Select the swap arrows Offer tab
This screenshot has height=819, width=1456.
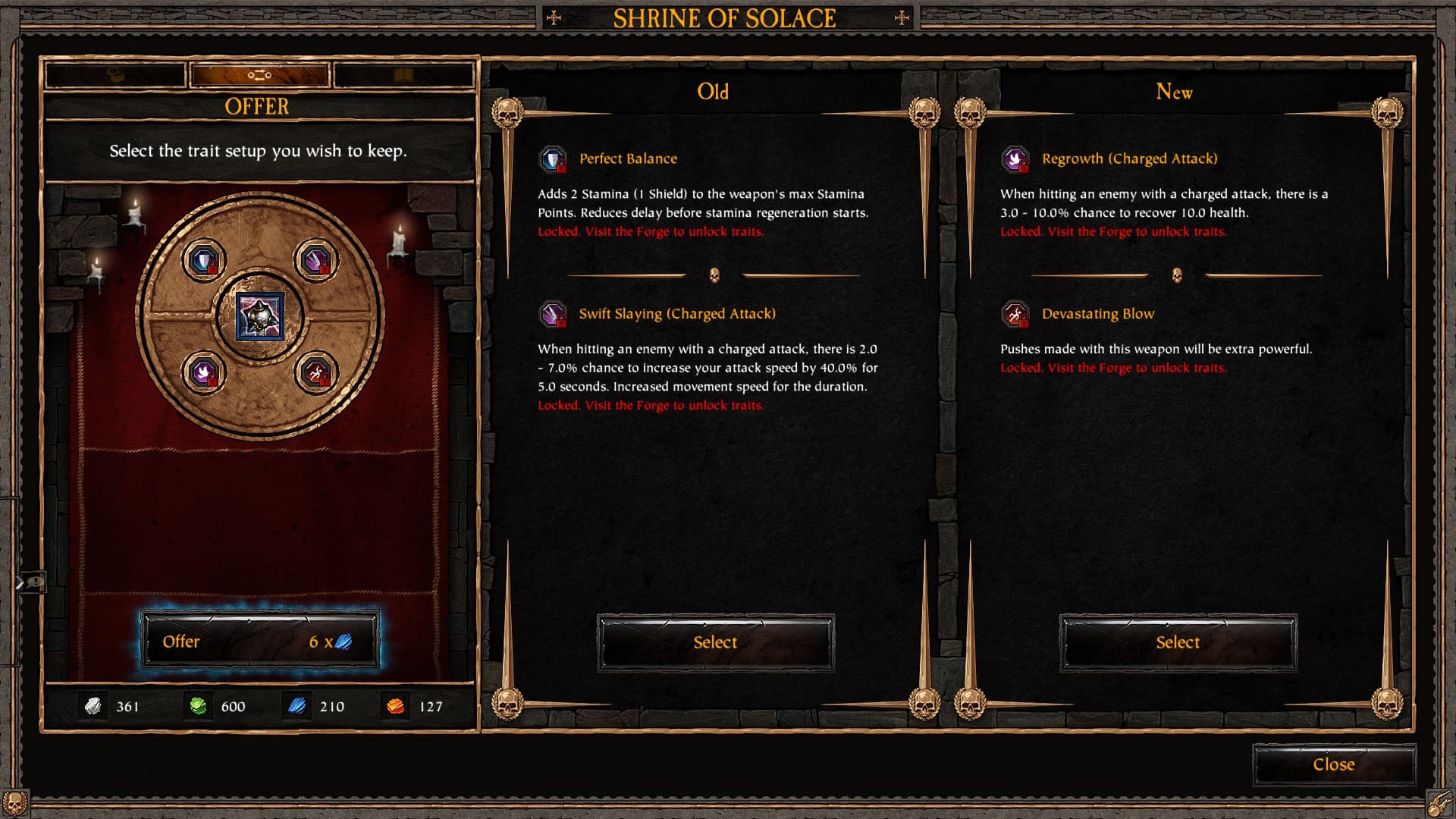(259, 75)
